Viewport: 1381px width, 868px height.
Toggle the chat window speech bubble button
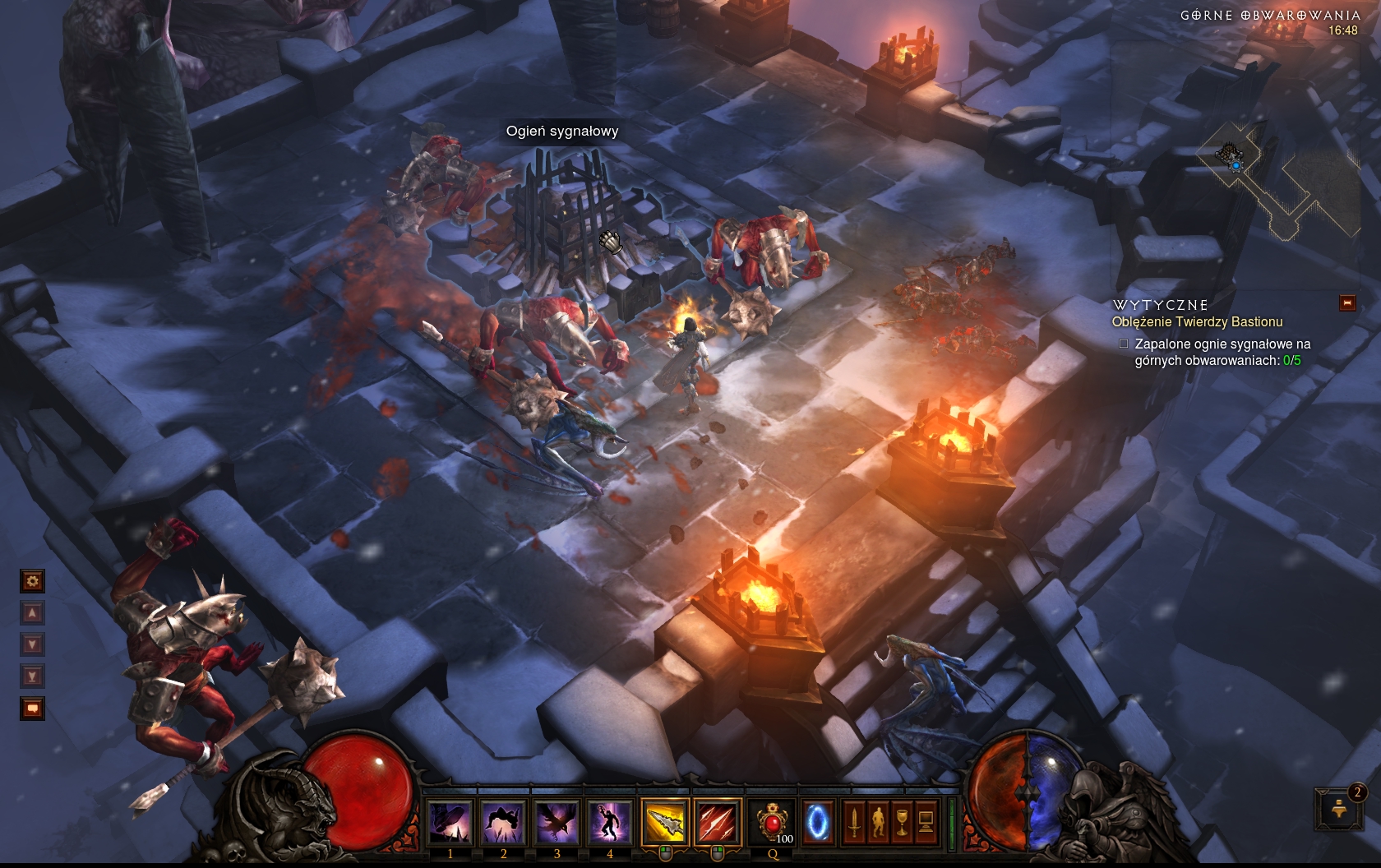pos(32,708)
